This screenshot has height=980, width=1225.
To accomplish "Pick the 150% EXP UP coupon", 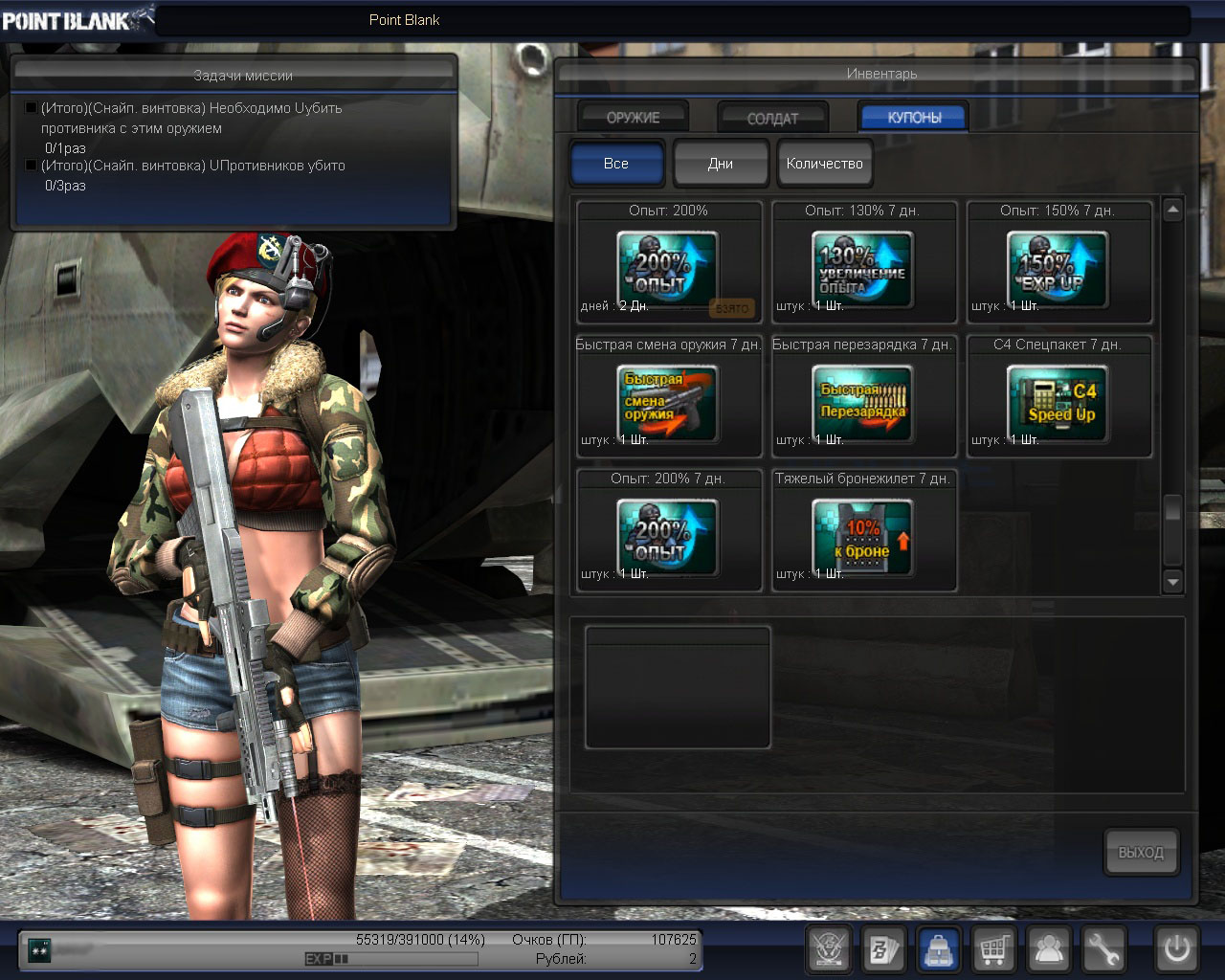I will pyautogui.click(x=1058, y=269).
